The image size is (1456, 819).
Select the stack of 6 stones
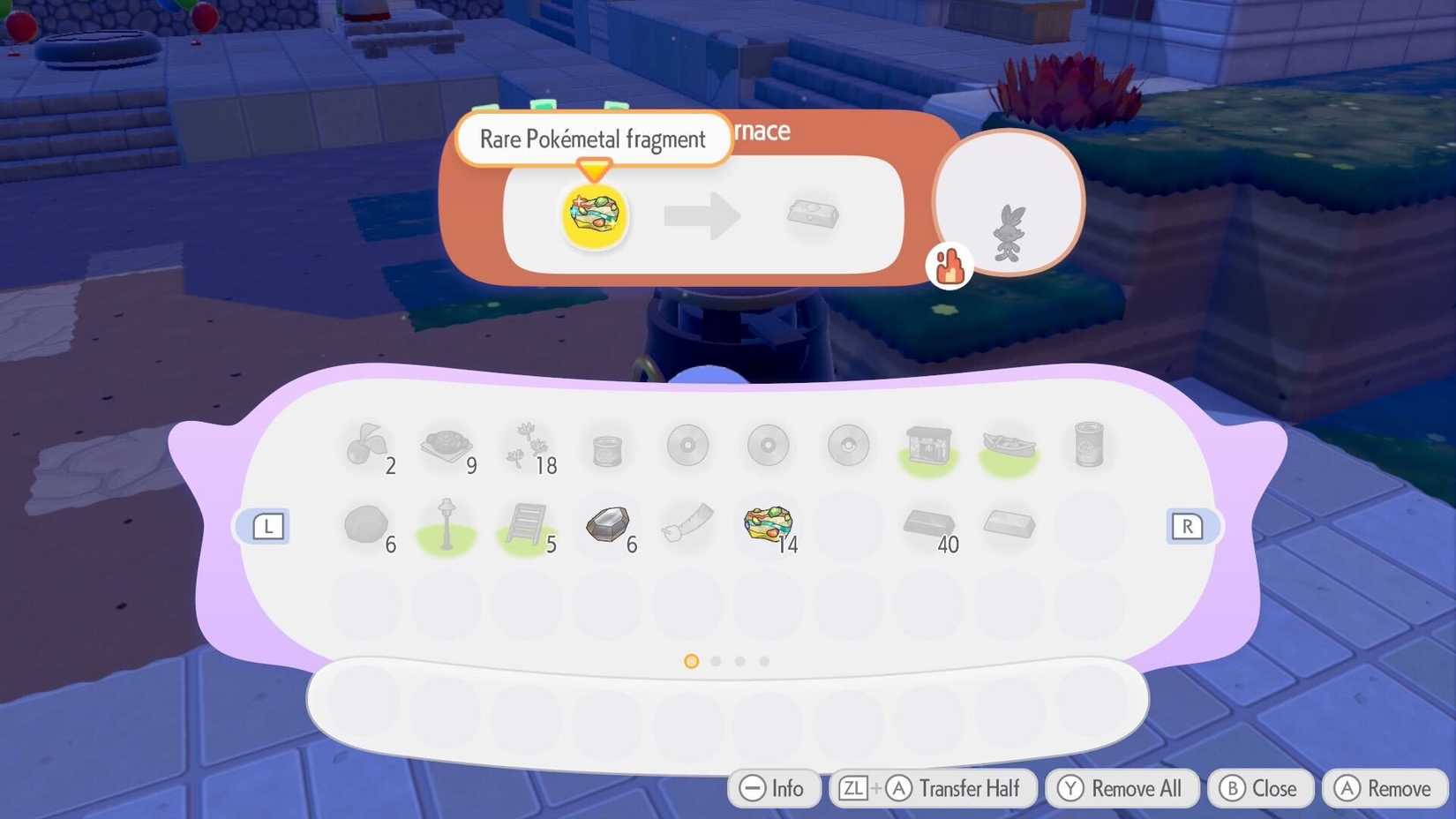pos(366,523)
